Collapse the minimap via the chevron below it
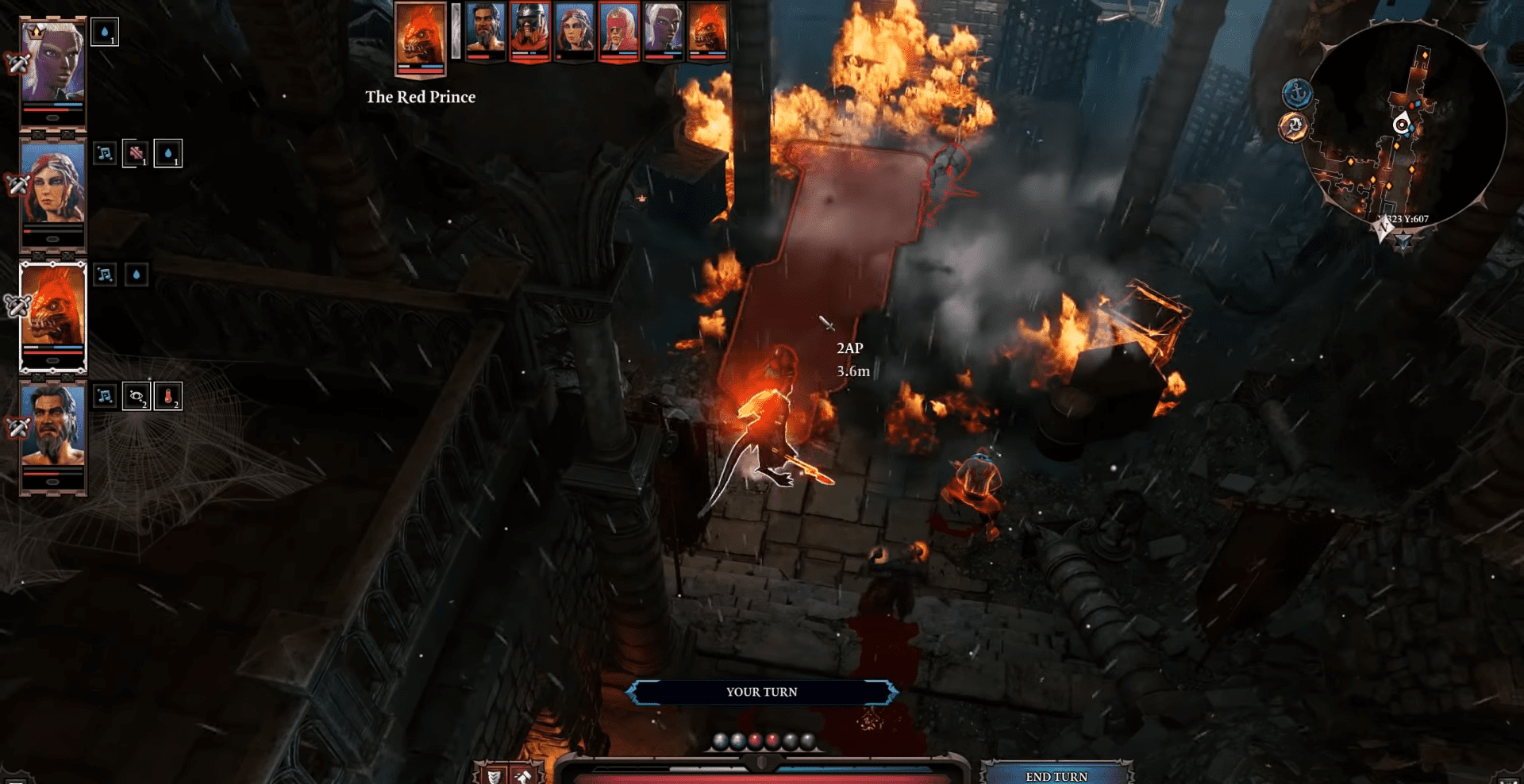Screen dimensions: 1524x784 pos(1405,240)
